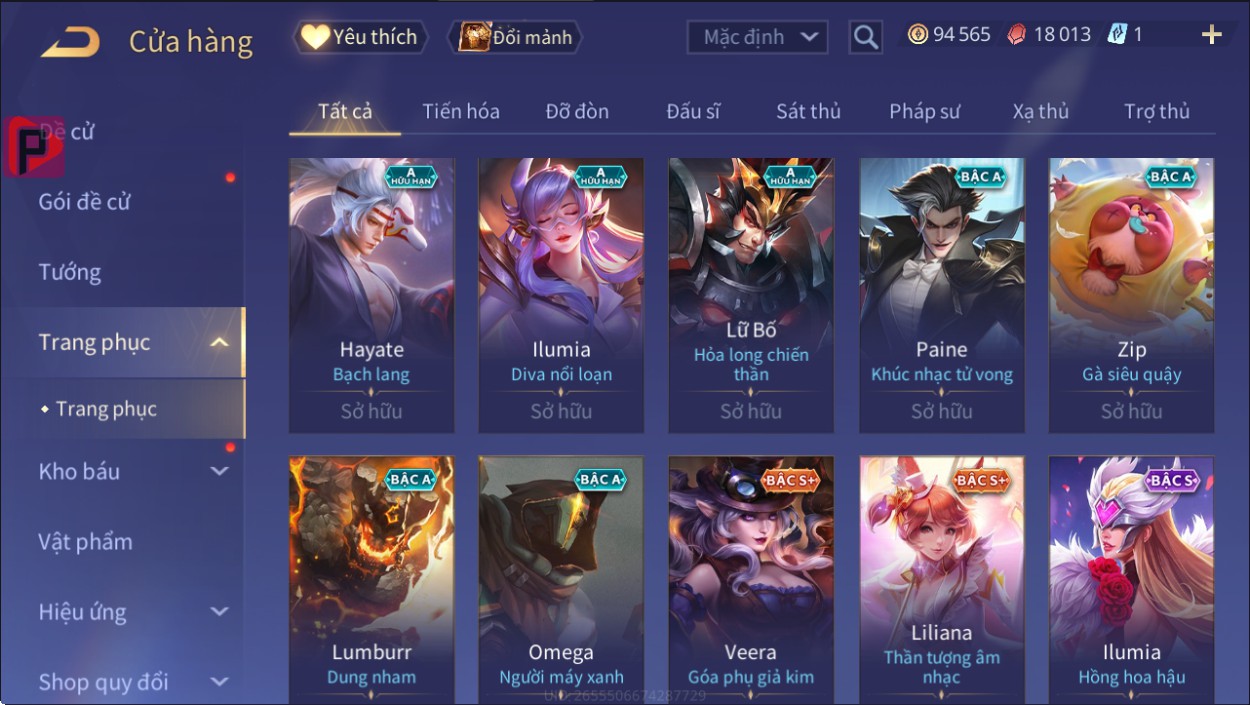Open the Tướng shop section

[70, 272]
